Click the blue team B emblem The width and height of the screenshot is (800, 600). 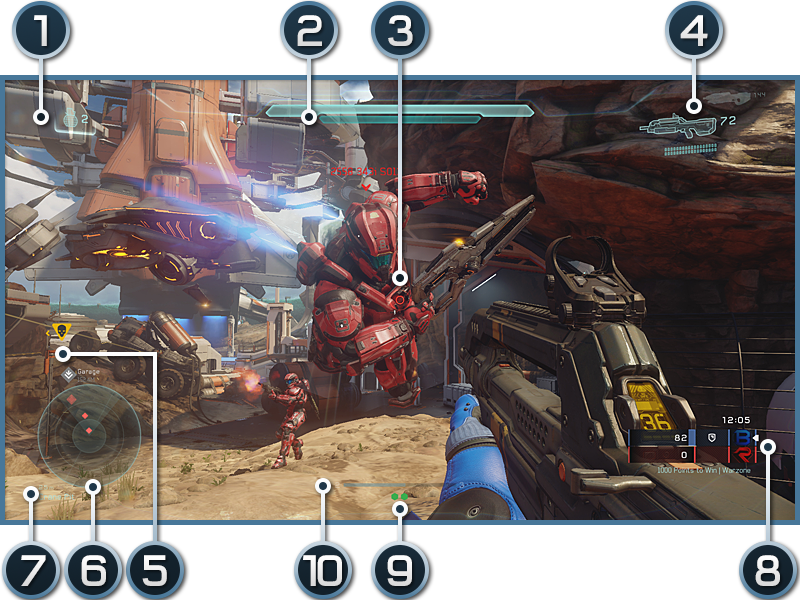point(743,438)
